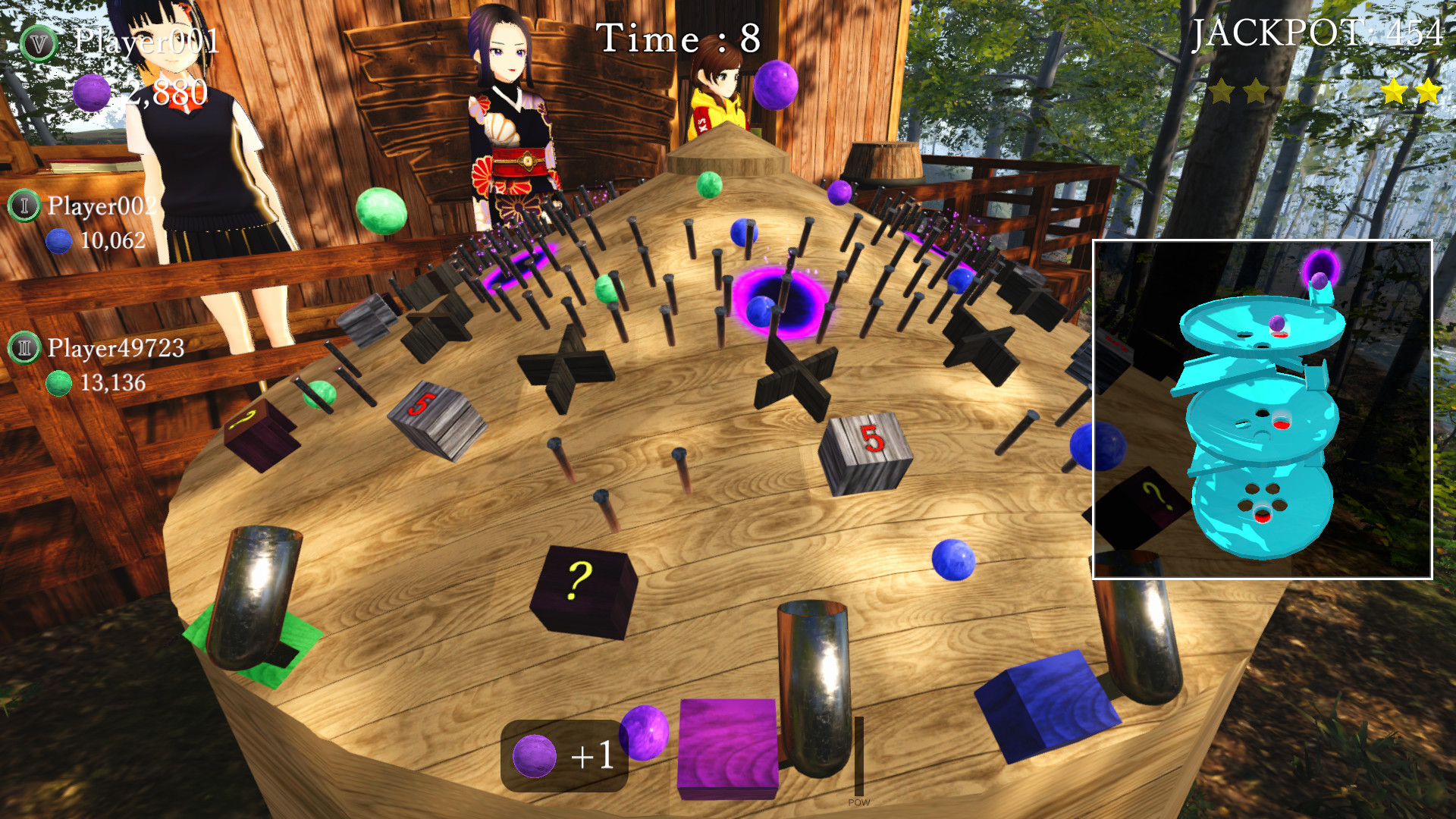
Task: Click the Time : 8 display at the top
Action: 677,38
